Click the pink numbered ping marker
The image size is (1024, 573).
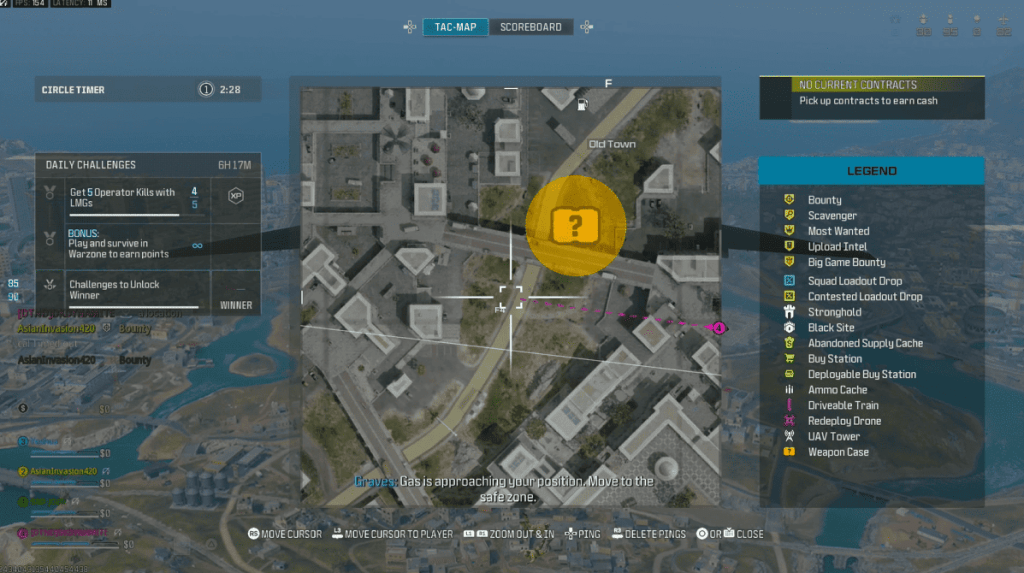[x=718, y=327]
